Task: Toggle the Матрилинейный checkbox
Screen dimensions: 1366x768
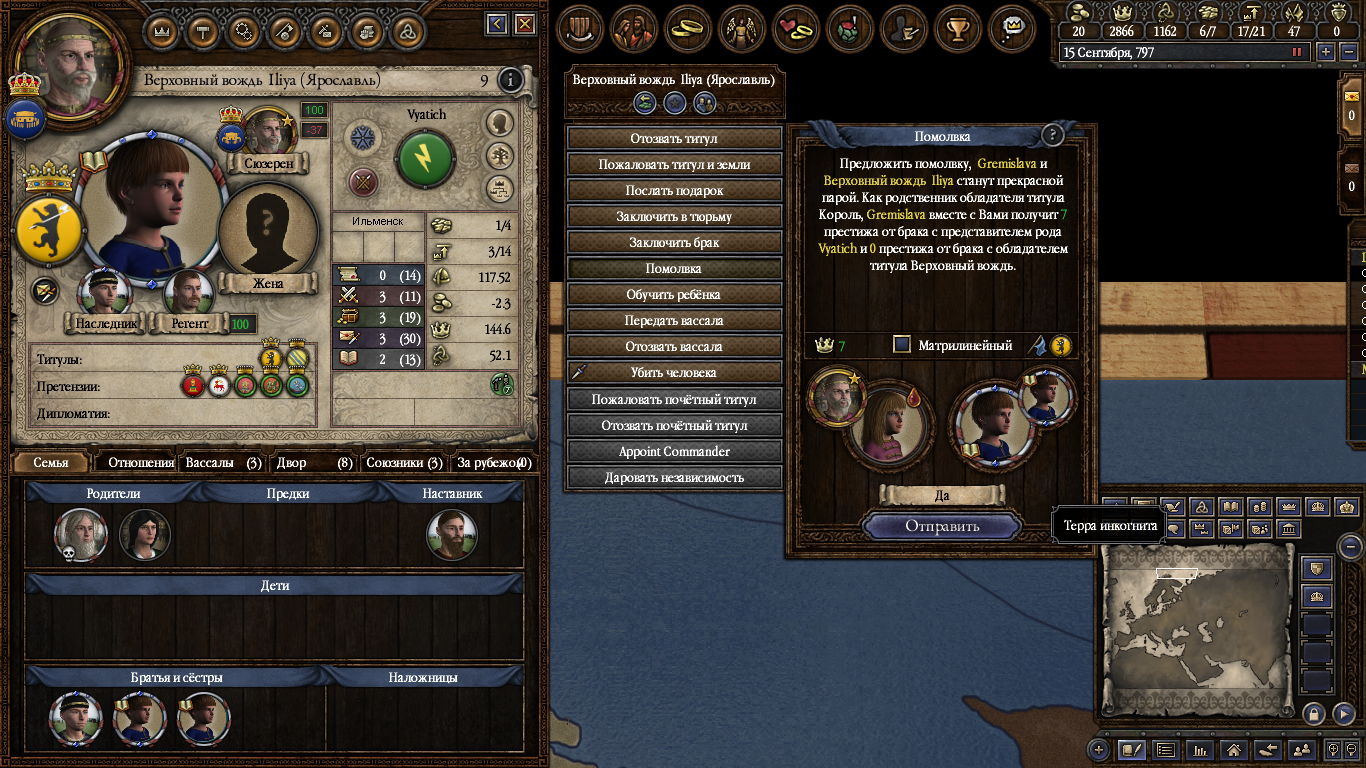Action: [x=902, y=345]
